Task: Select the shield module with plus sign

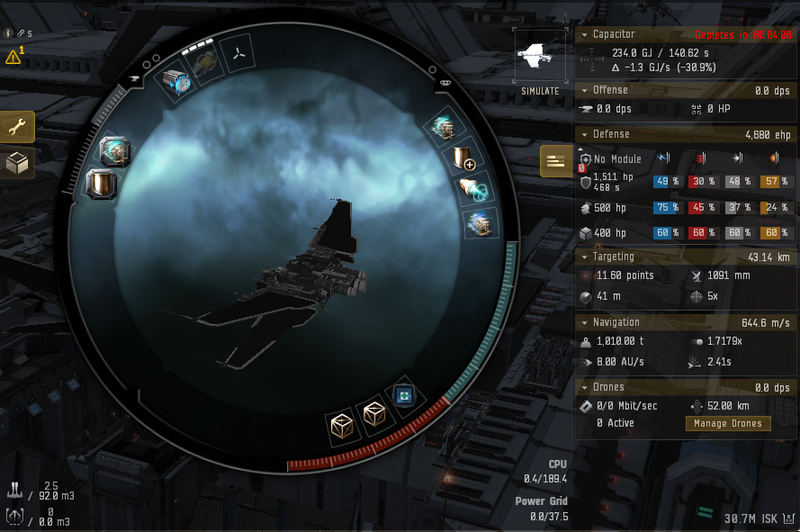Action: pyautogui.click(x=463, y=158)
